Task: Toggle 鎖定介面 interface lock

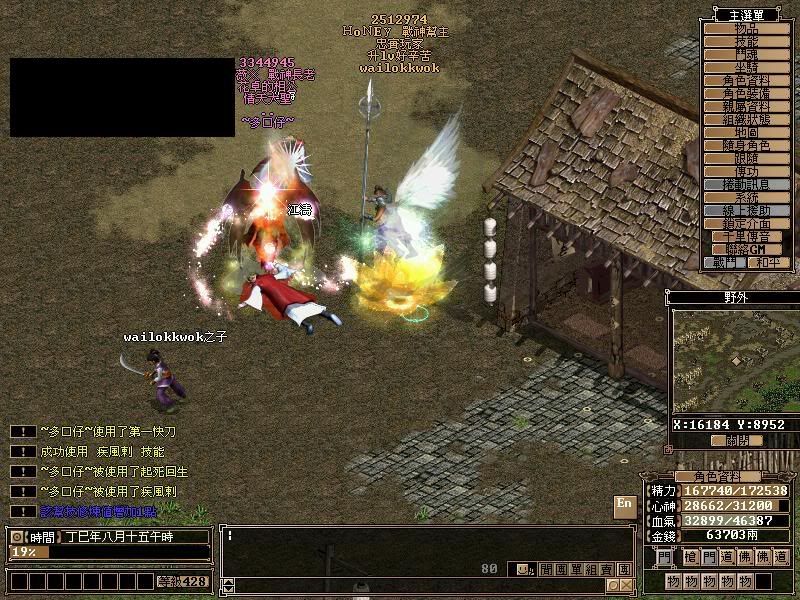Action: click(745, 223)
